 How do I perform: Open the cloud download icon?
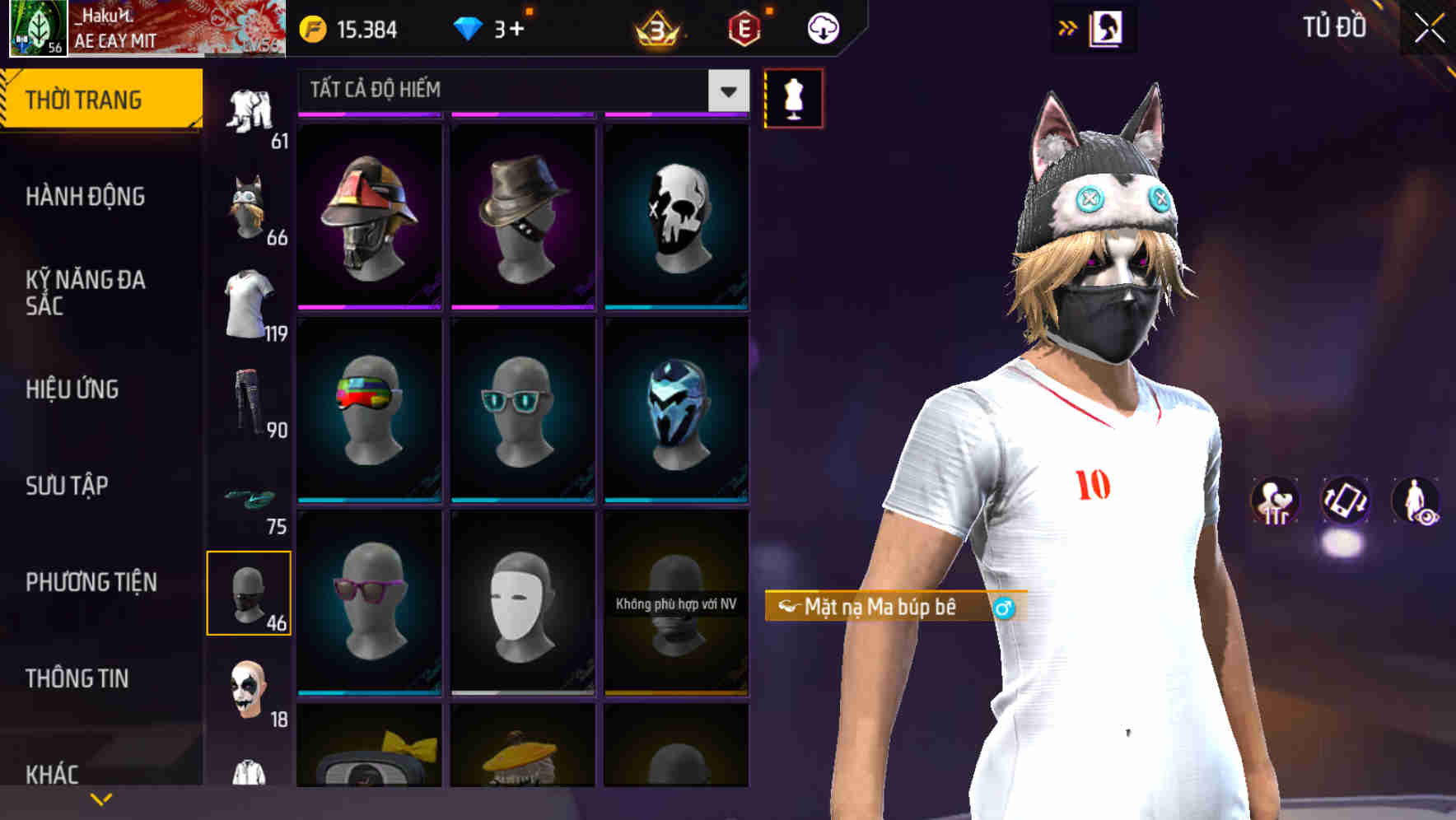pos(822,27)
